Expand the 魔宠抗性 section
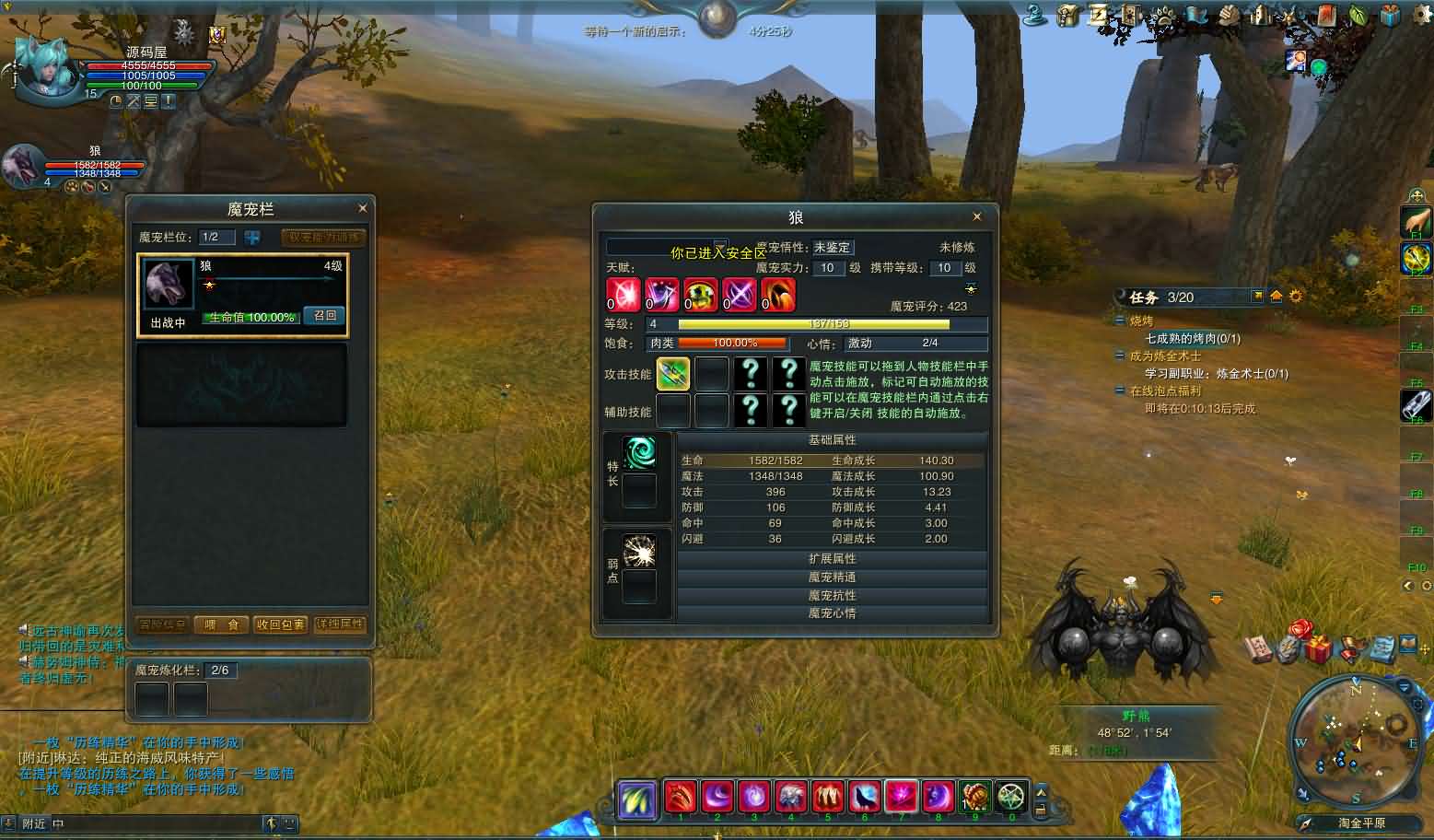Image resolution: width=1434 pixels, height=840 pixels. [x=832, y=596]
